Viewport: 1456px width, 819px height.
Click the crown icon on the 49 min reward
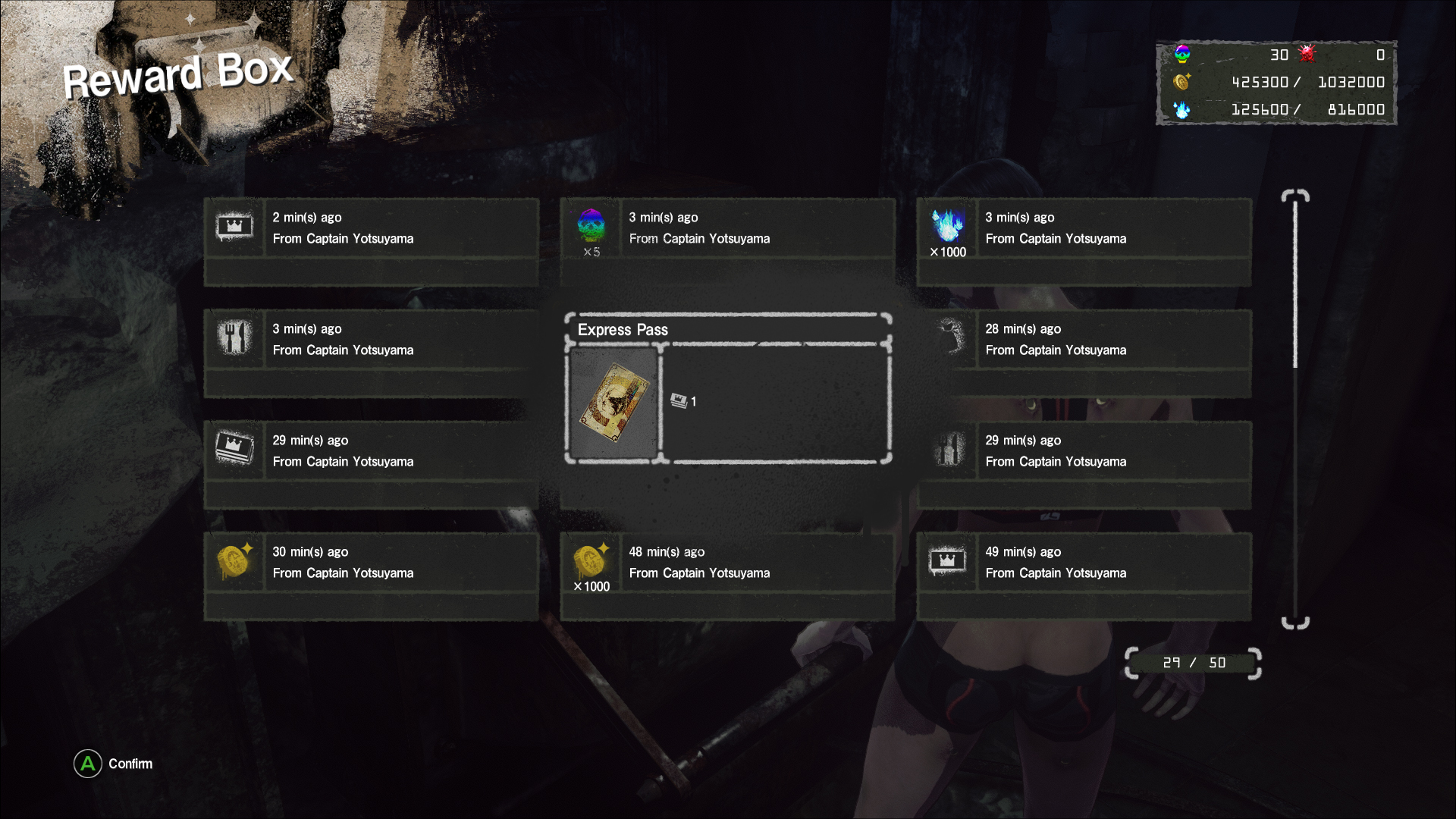pyautogui.click(x=947, y=562)
